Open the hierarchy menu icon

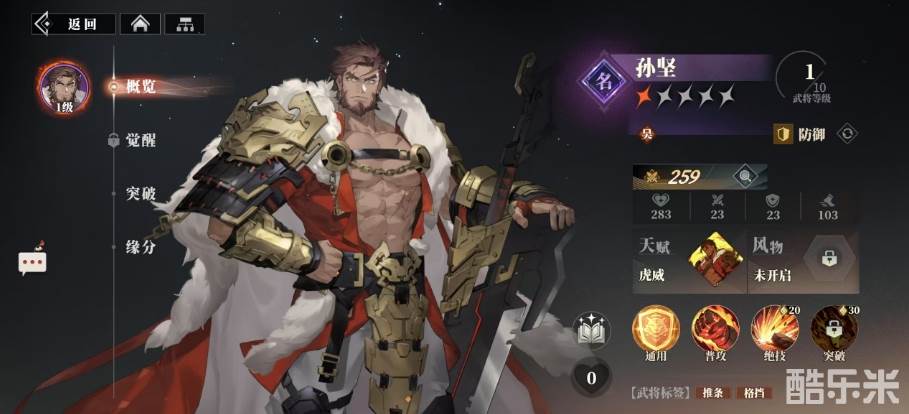tap(184, 24)
